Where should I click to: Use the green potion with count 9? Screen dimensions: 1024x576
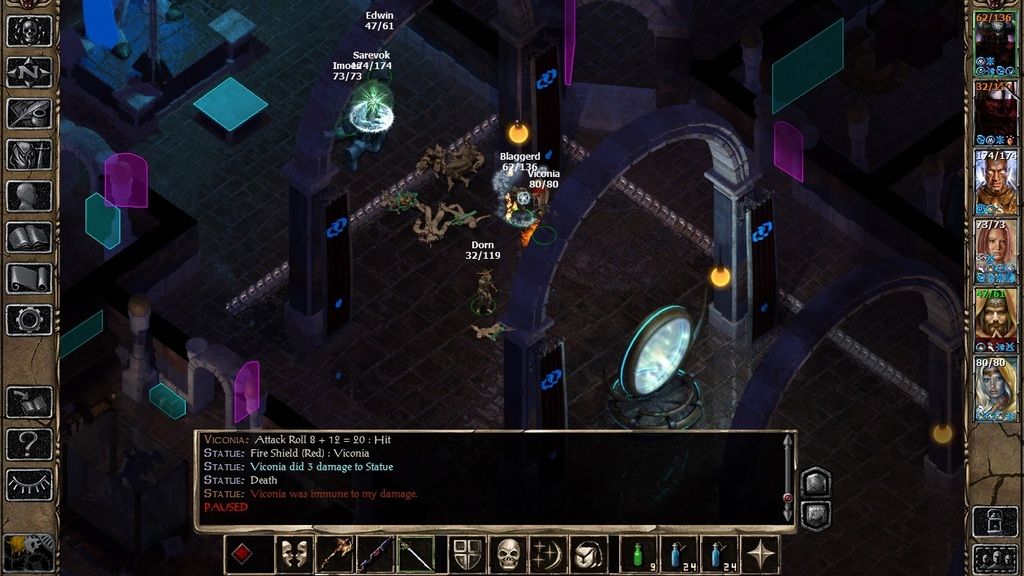[x=638, y=554]
